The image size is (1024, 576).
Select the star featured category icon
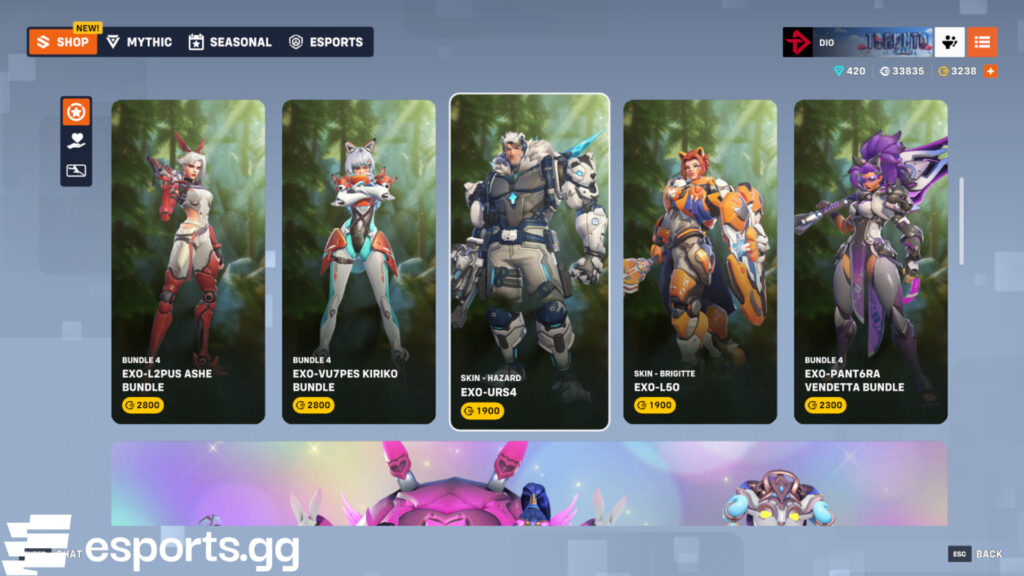(76, 113)
